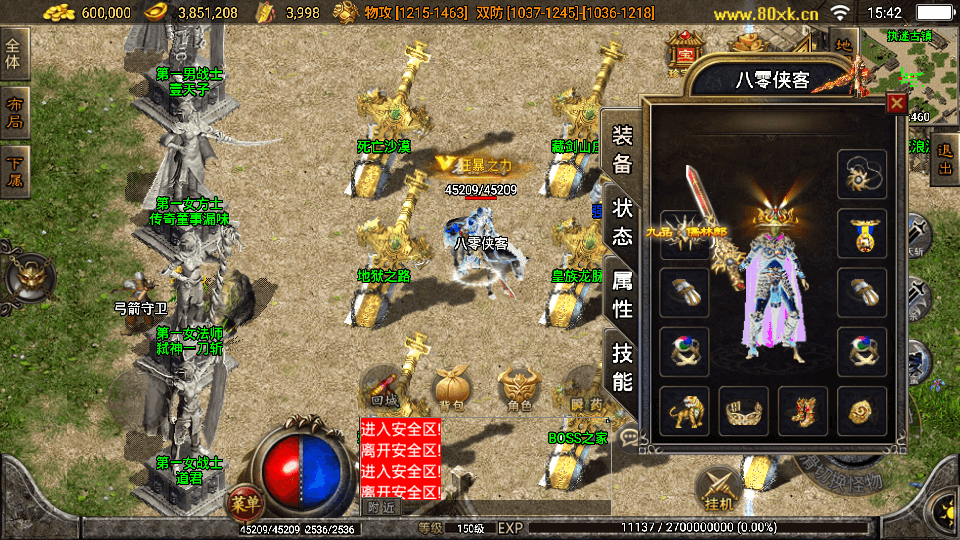Open the 状态 status tab
Image resolution: width=960 pixels, height=540 pixels.
[x=622, y=222]
